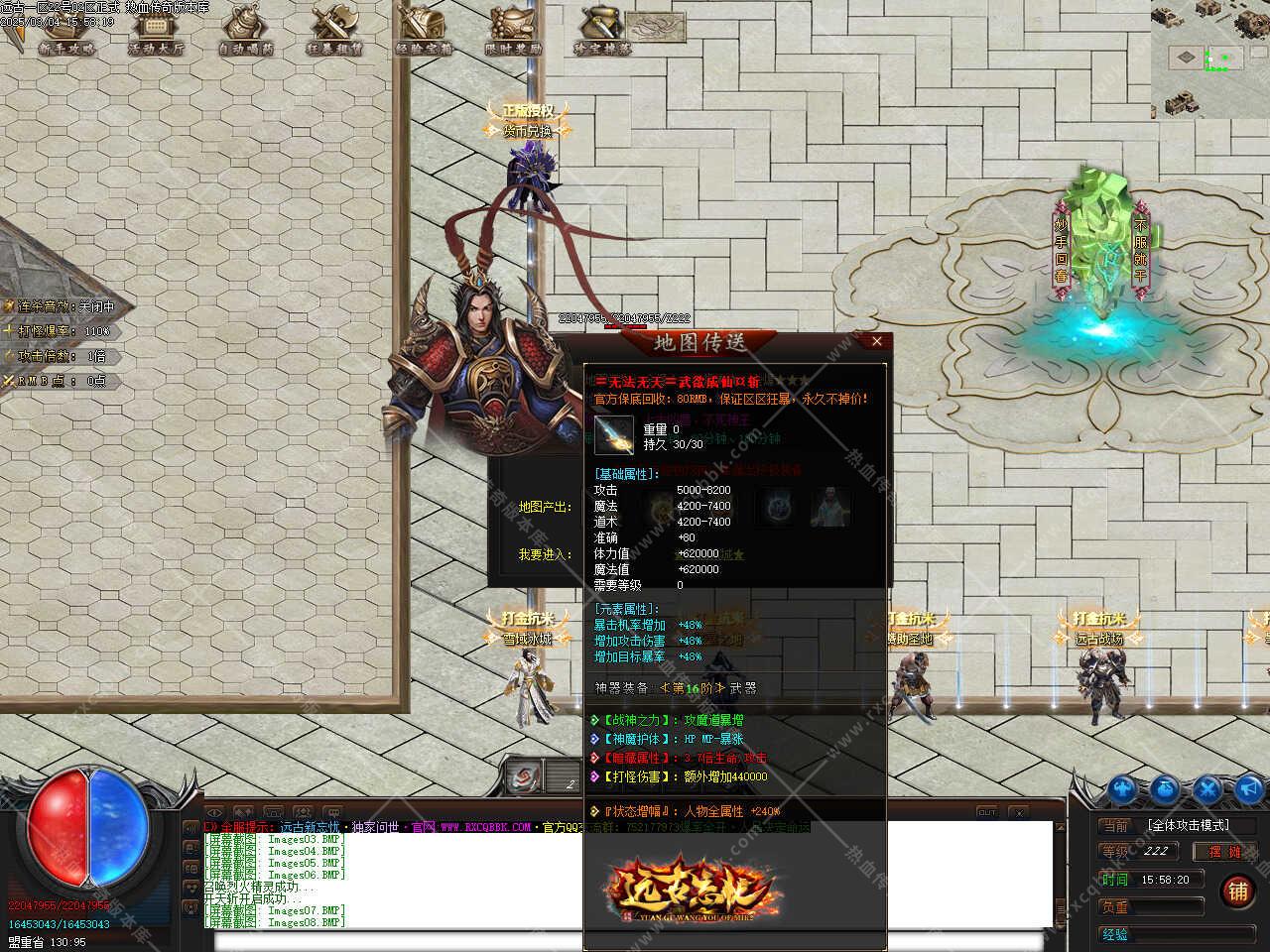The image size is (1270, 952).
Task: Open the red 铺 shop button
Action: click(x=1237, y=891)
